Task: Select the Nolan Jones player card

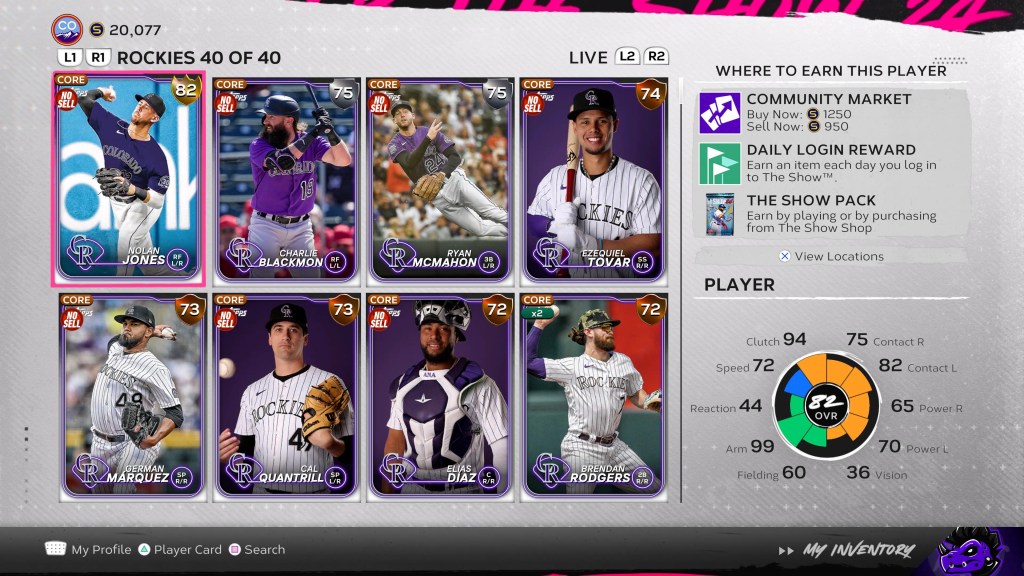Action: pos(129,178)
